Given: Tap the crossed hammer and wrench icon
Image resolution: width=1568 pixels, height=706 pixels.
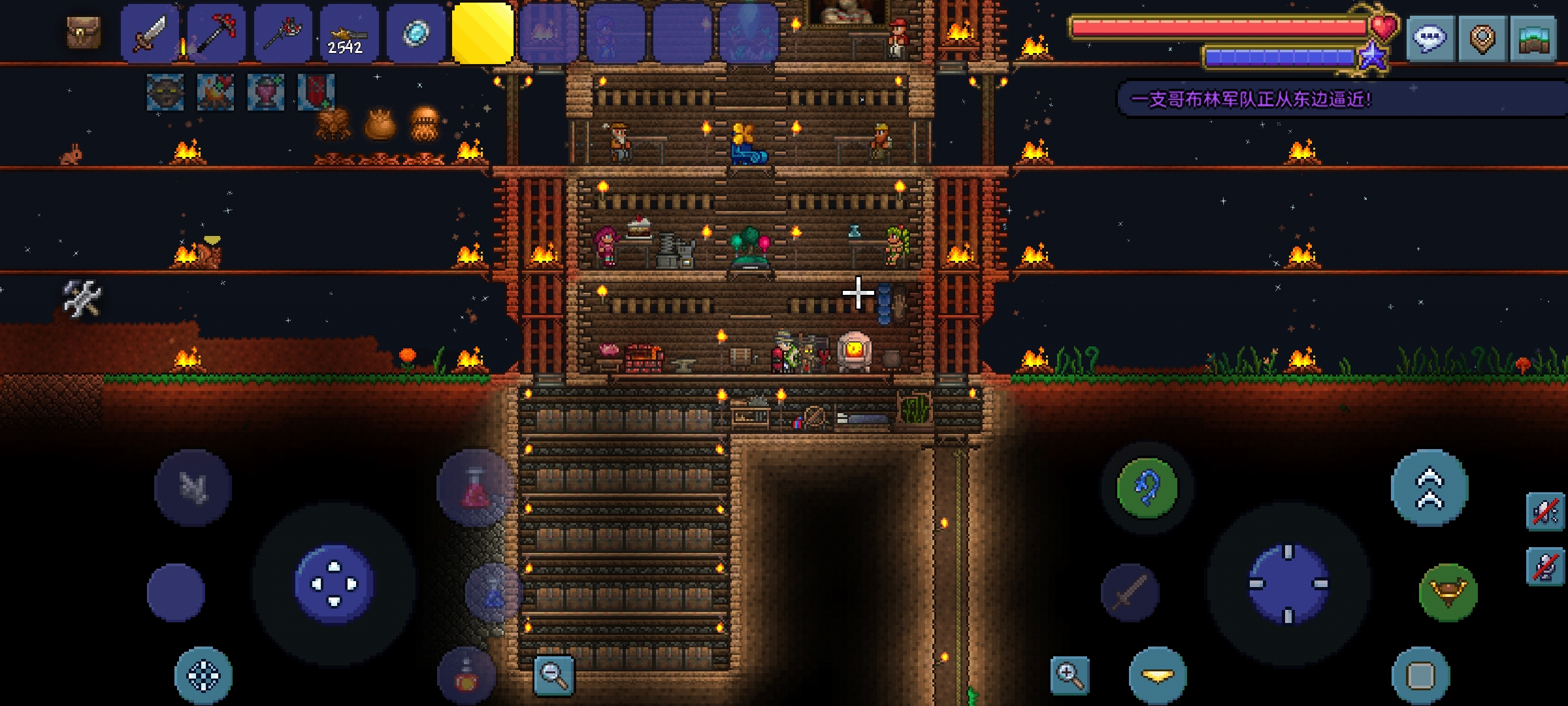Looking at the screenshot, I should pyautogui.click(x=82, y=299).
